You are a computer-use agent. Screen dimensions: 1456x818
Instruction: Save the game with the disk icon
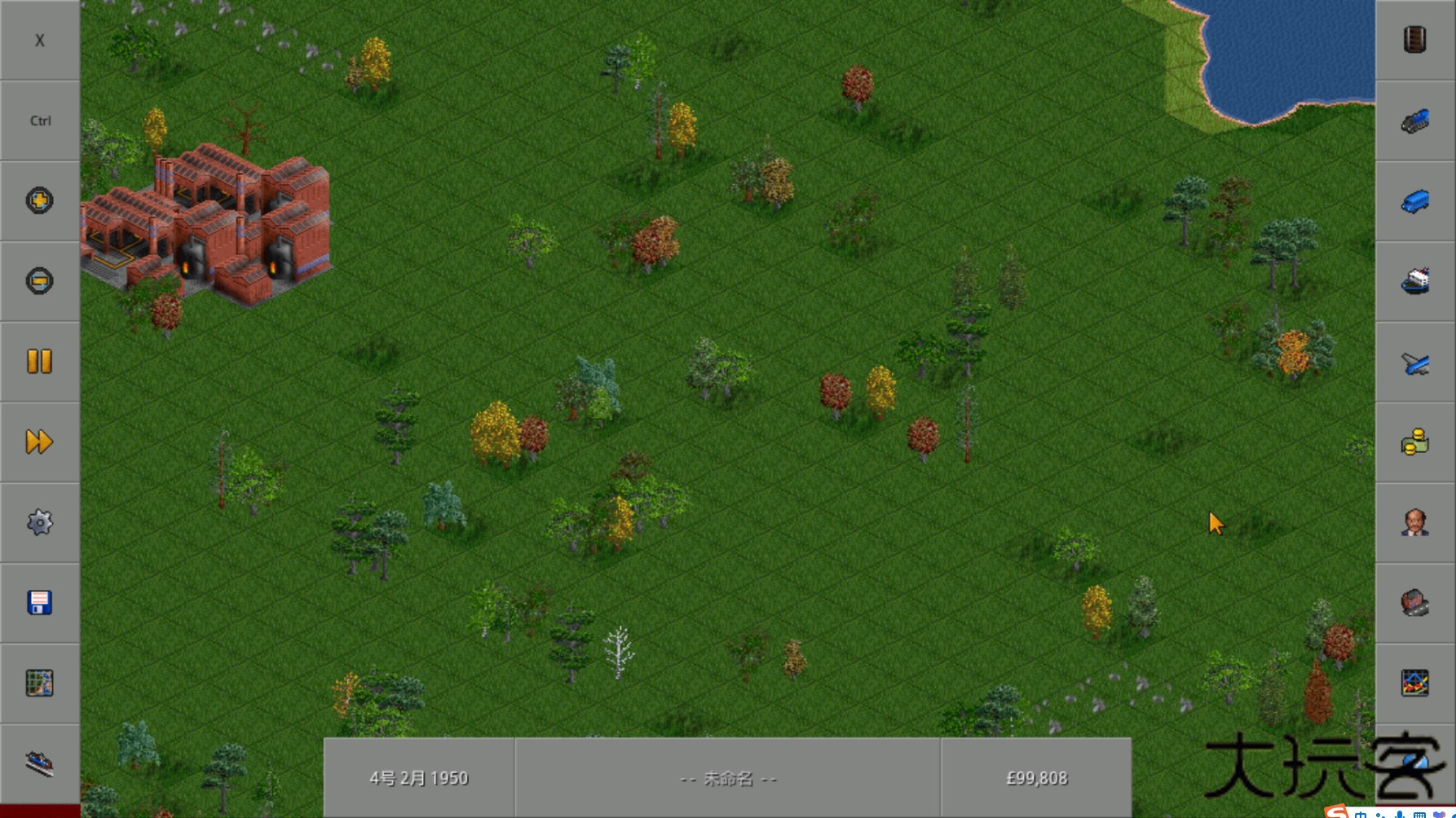[39, 603]
